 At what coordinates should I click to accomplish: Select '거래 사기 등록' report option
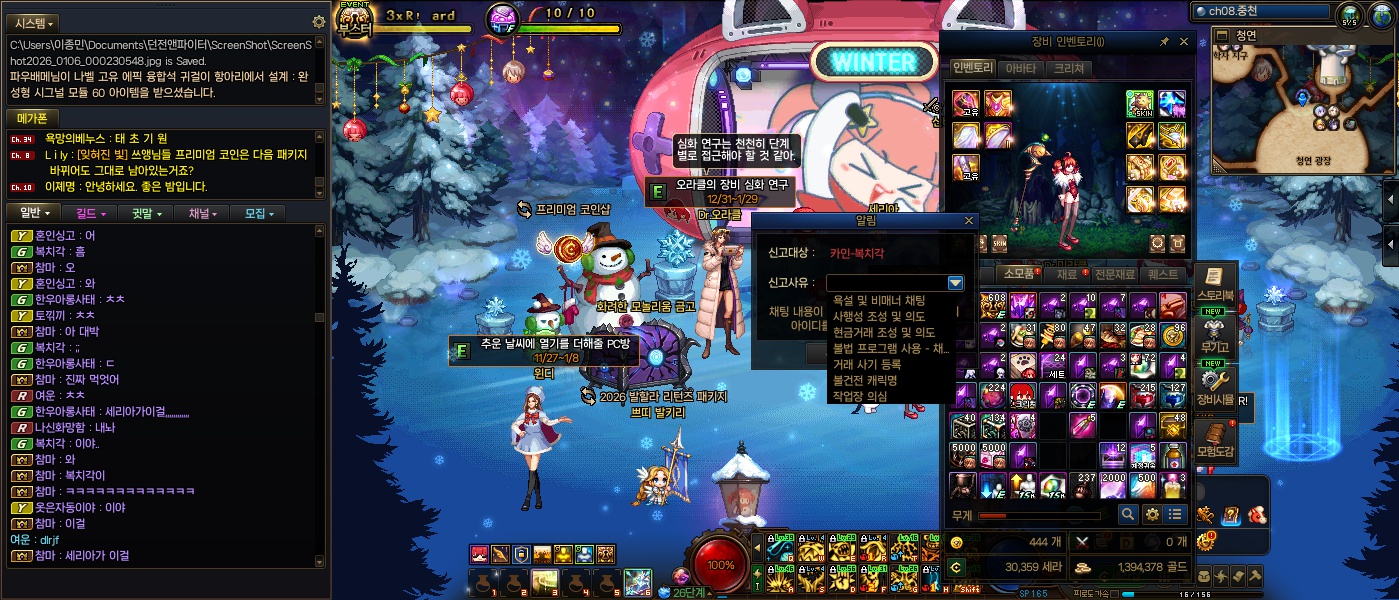(868, 364)
